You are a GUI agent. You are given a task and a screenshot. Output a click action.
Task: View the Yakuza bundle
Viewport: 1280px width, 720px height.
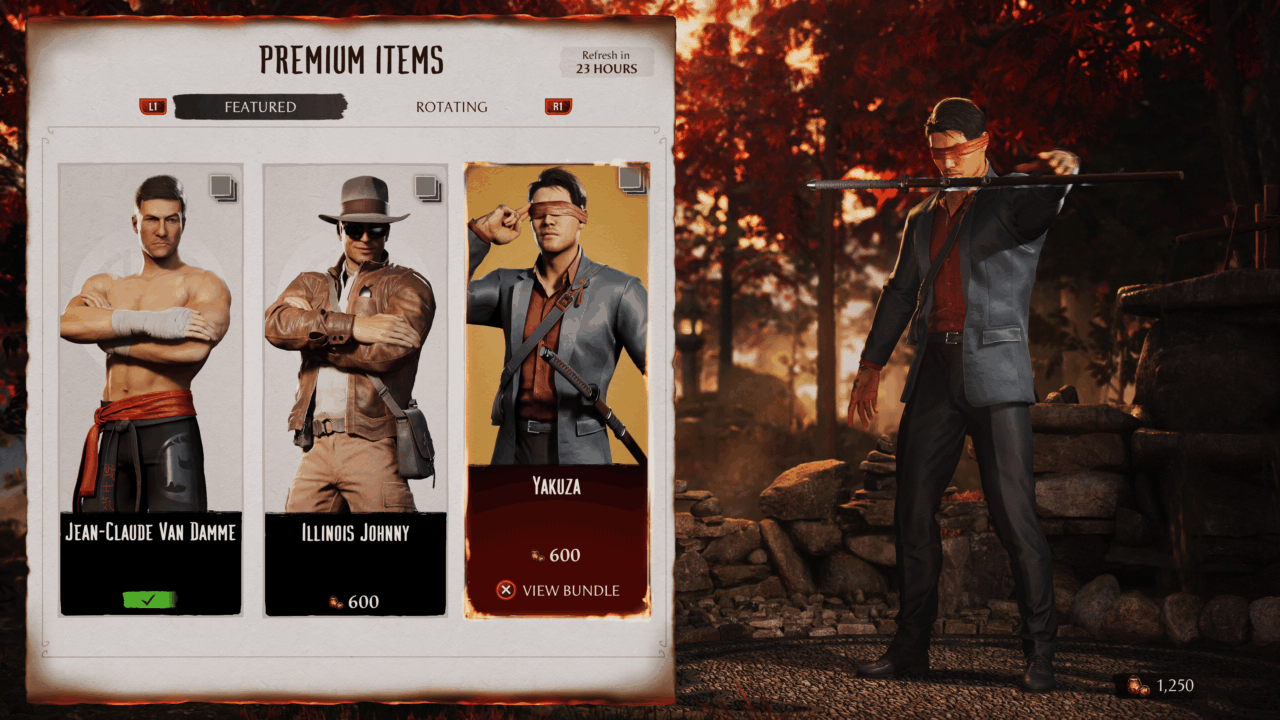click(558, 590)
